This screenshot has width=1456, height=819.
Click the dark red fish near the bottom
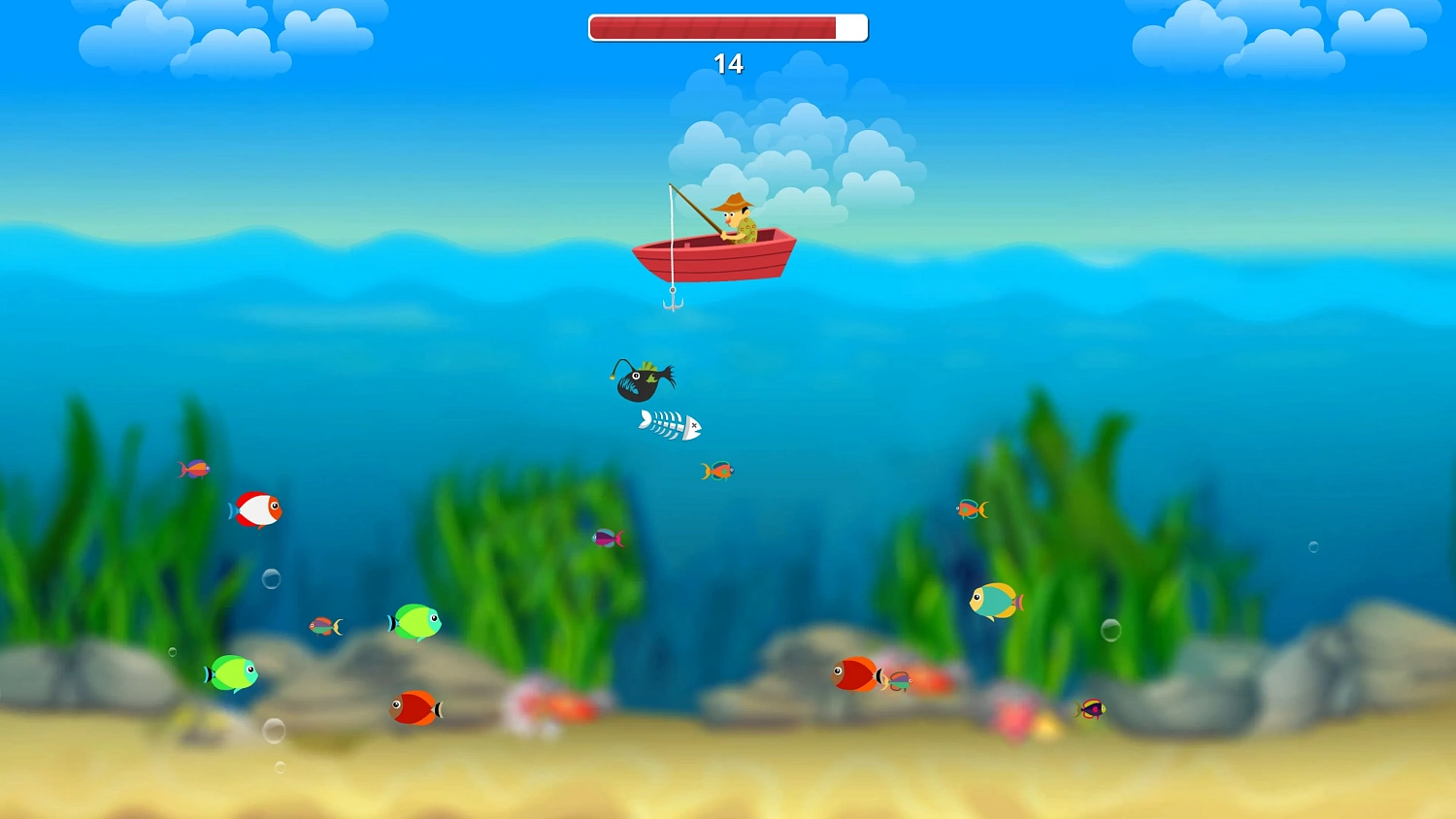[x=414, y=708]
